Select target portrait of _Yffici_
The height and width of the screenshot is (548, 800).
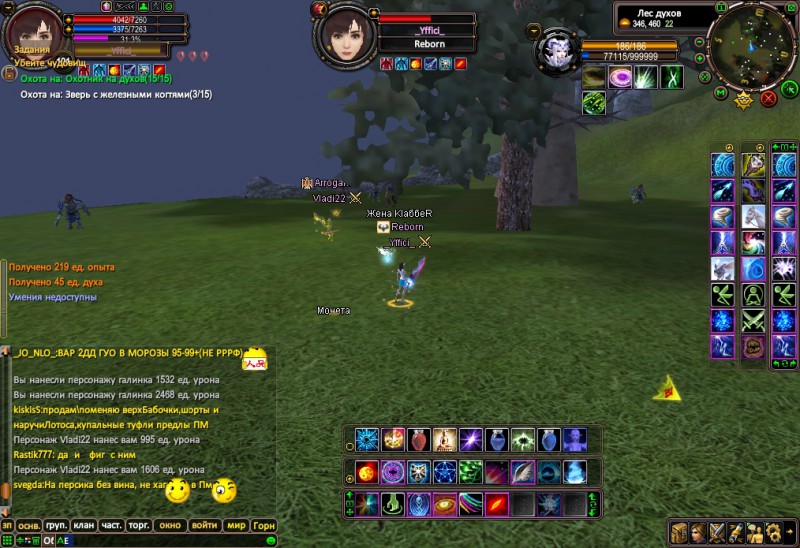tap(343, 33)
